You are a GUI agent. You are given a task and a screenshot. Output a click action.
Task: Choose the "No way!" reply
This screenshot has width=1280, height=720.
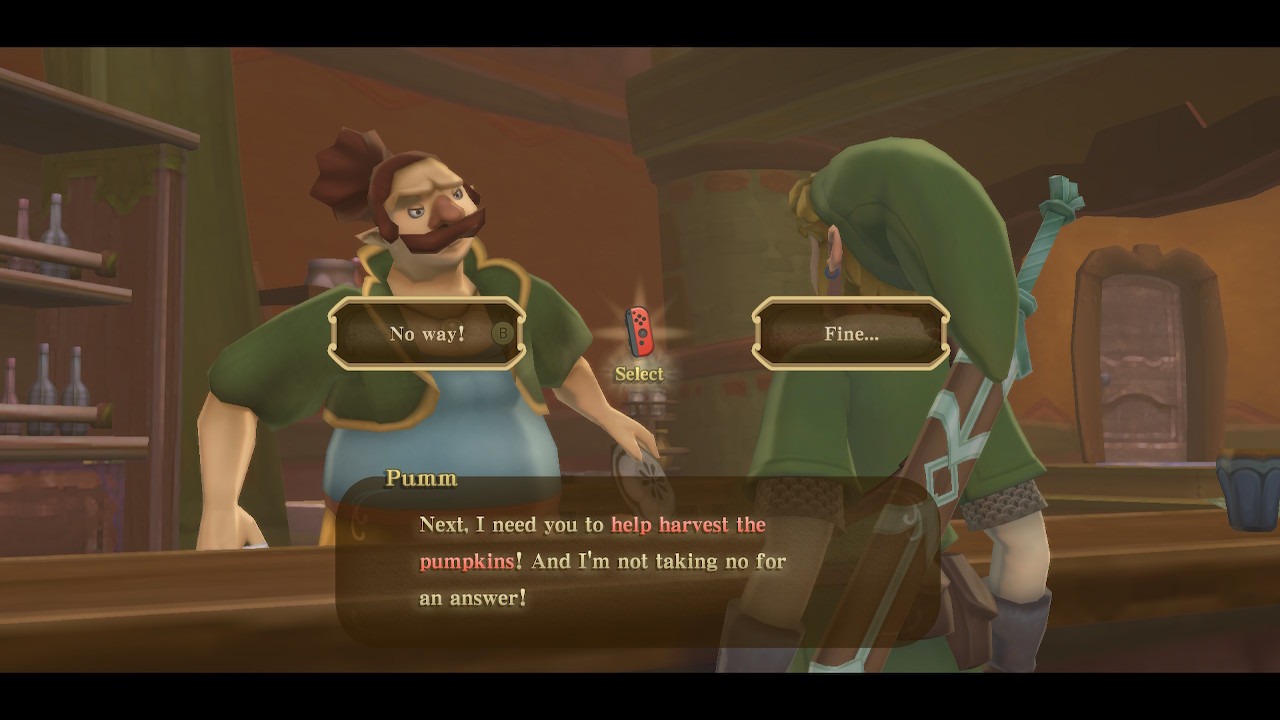click(x=427, y=334)
